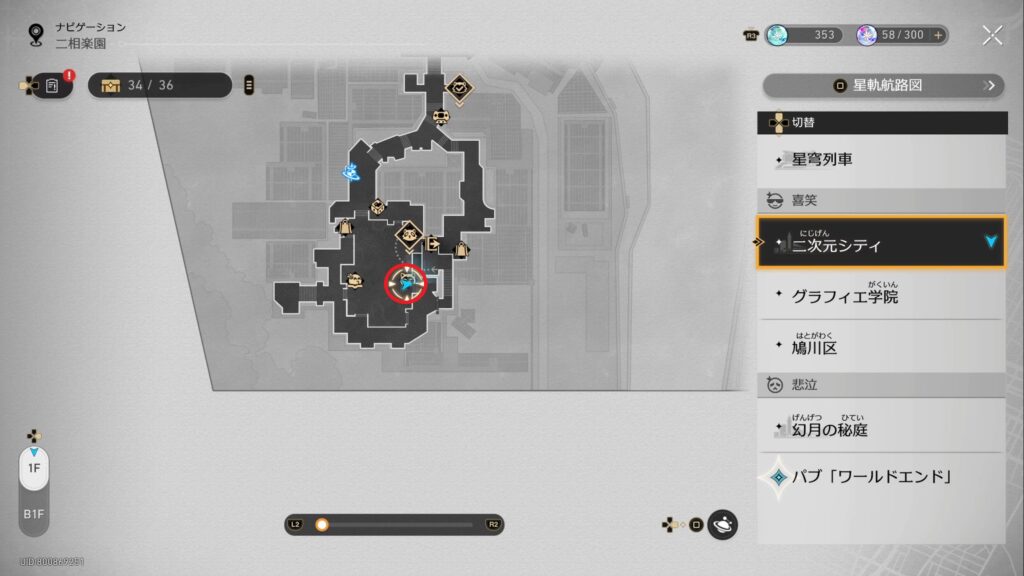This screenshot has width=1024, height=576.
Task: Select the diamond checkmark marker at the map's top
Action: [458, 88]
